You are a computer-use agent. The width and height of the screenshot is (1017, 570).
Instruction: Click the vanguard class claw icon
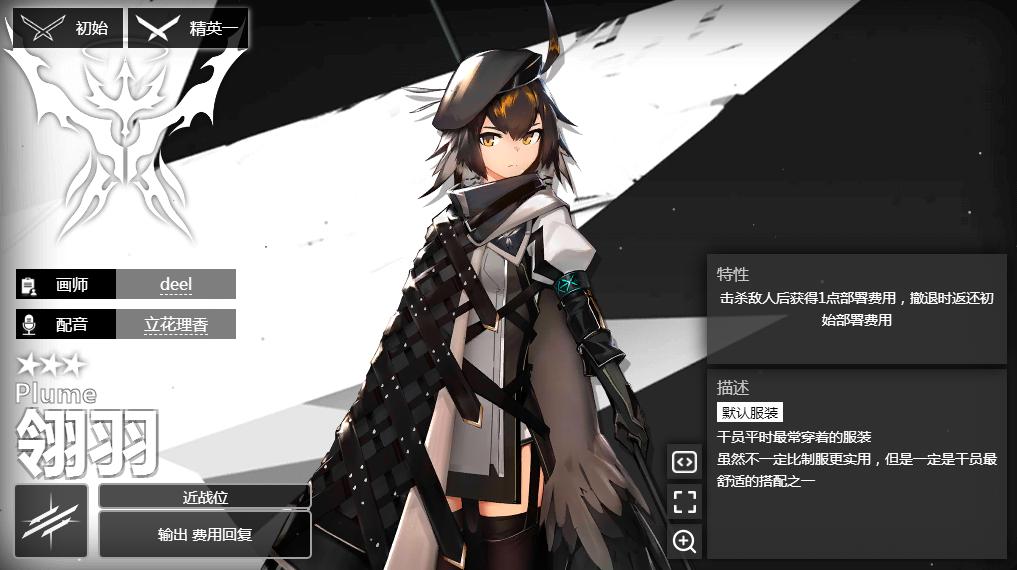pos(51,521)
